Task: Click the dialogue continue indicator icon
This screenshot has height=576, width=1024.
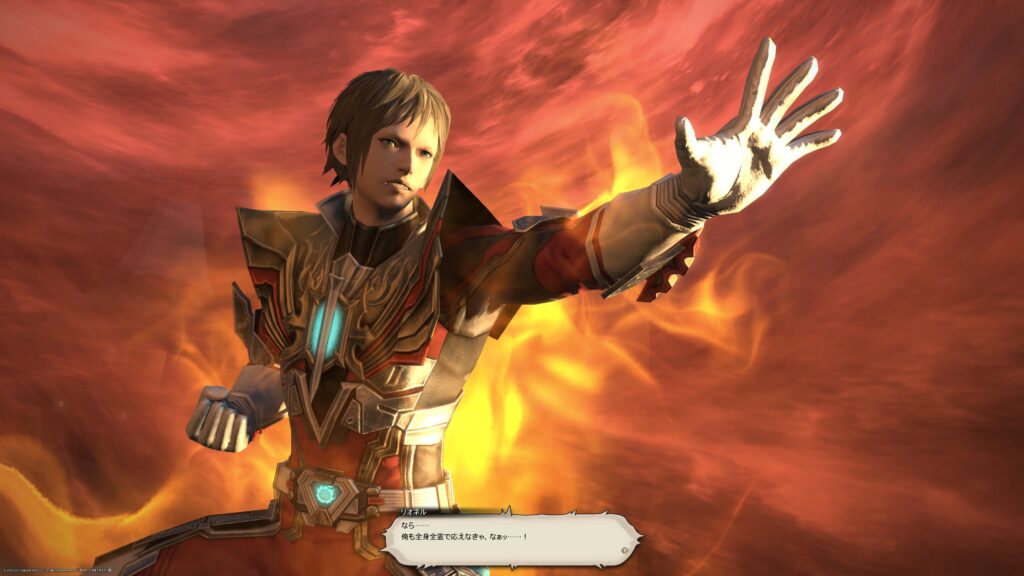Action: (x=625, y=549)
